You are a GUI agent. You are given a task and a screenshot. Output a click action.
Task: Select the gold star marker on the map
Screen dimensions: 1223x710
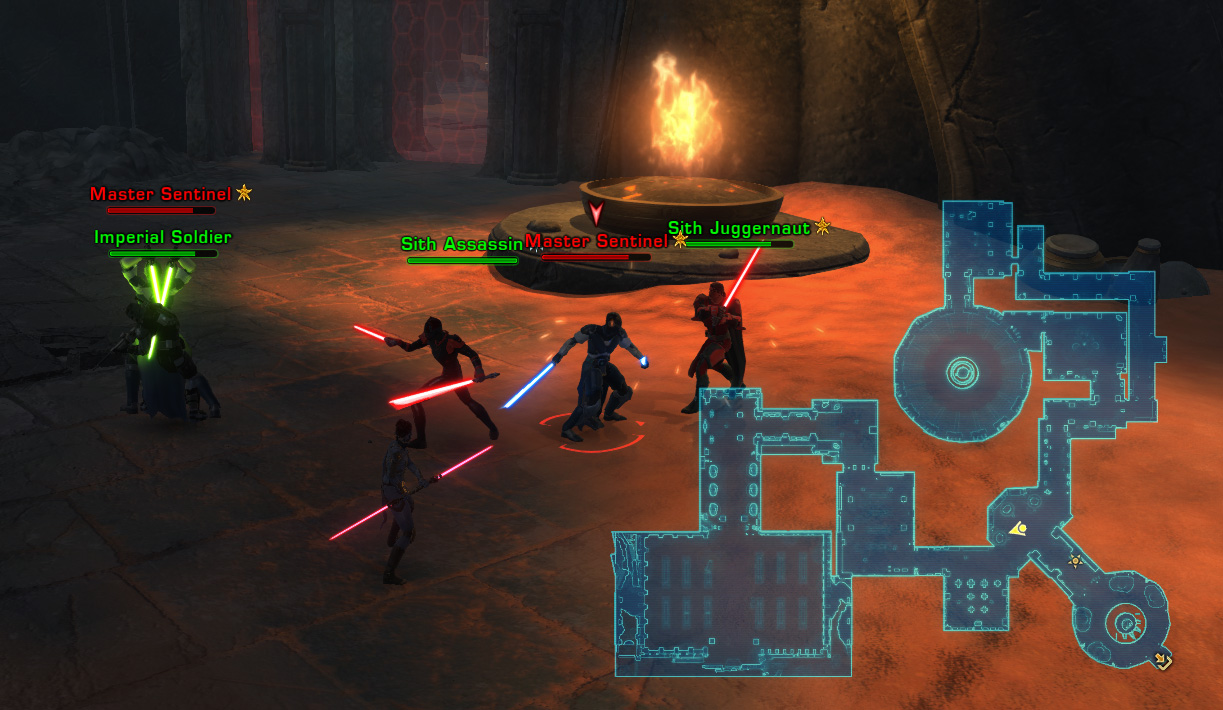1075,561
